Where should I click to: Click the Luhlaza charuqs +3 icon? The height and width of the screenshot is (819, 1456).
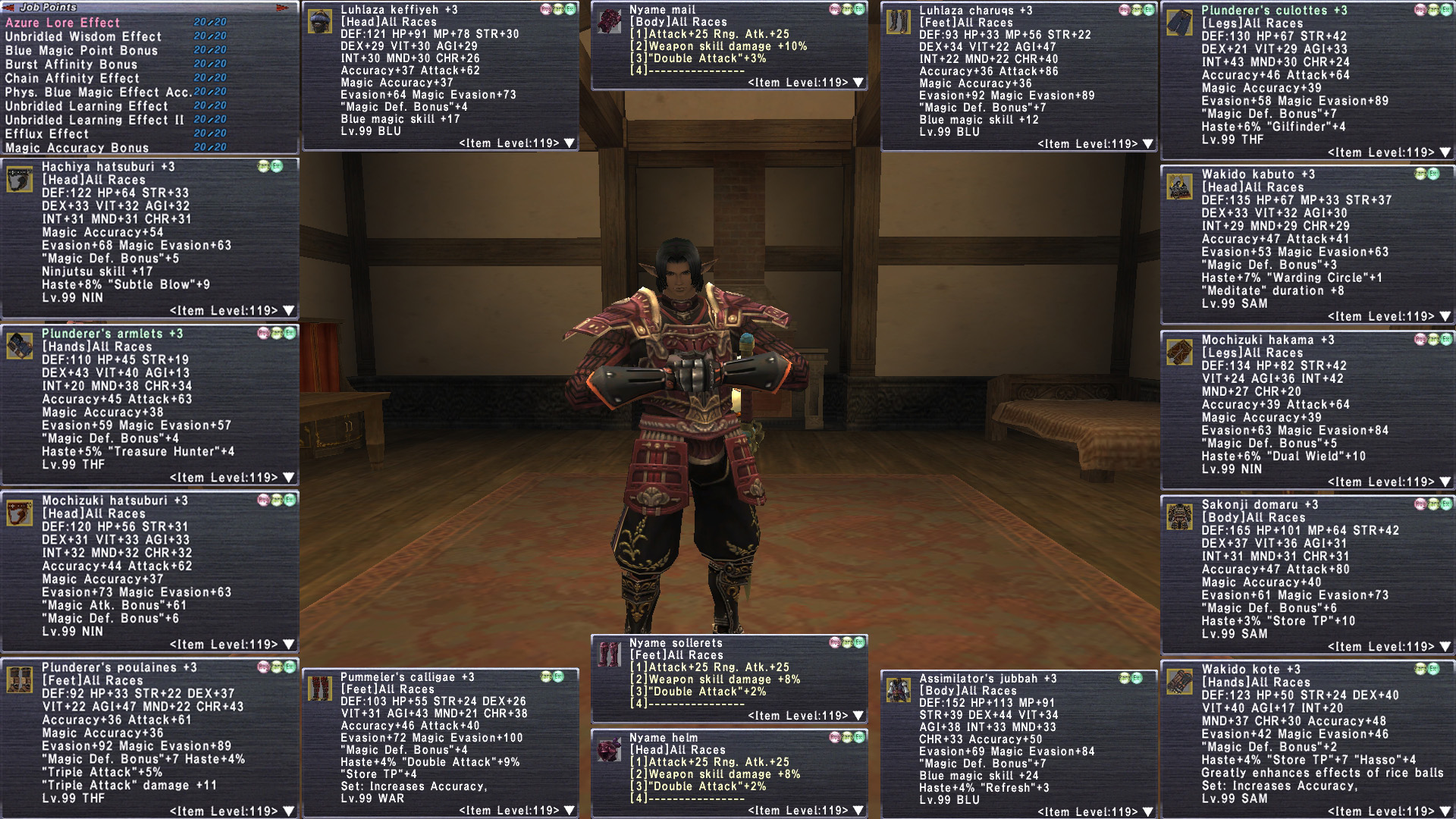(899, 22)
